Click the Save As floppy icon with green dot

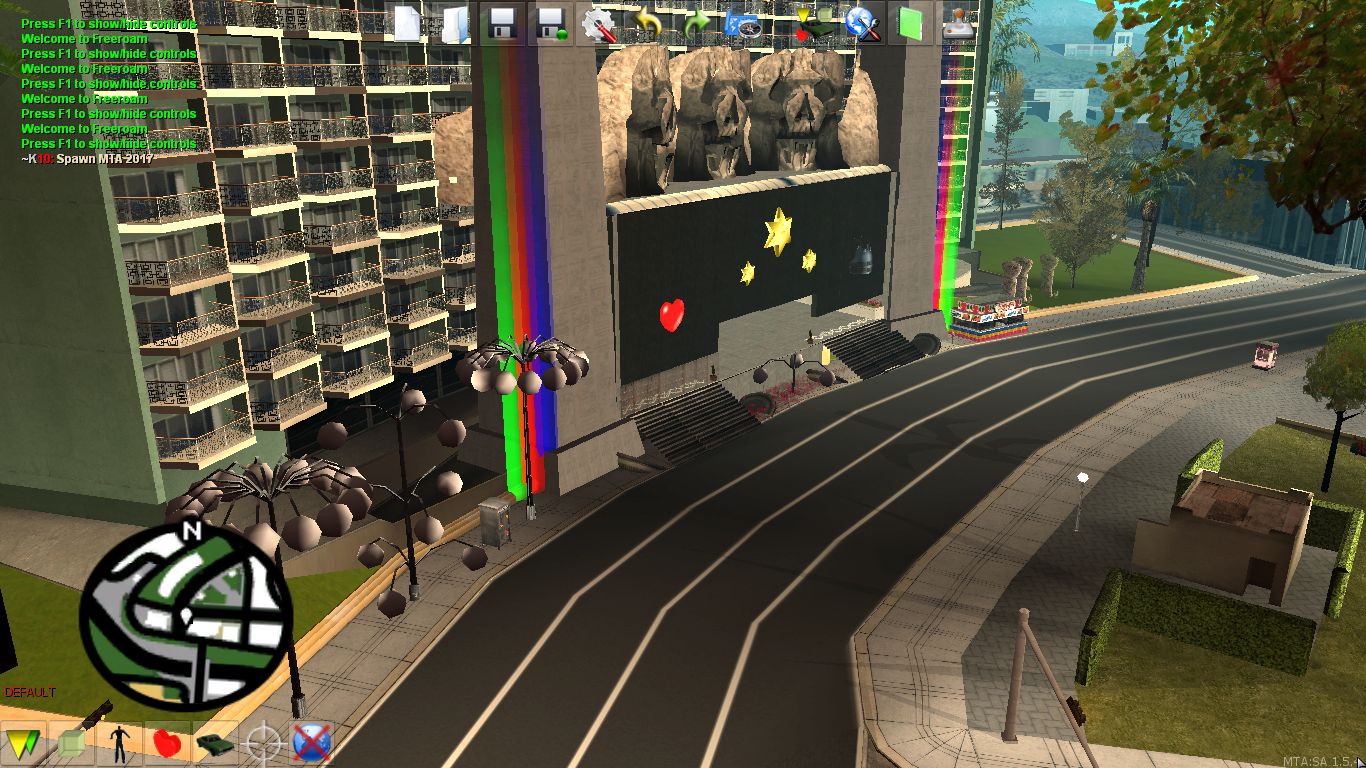552,25
